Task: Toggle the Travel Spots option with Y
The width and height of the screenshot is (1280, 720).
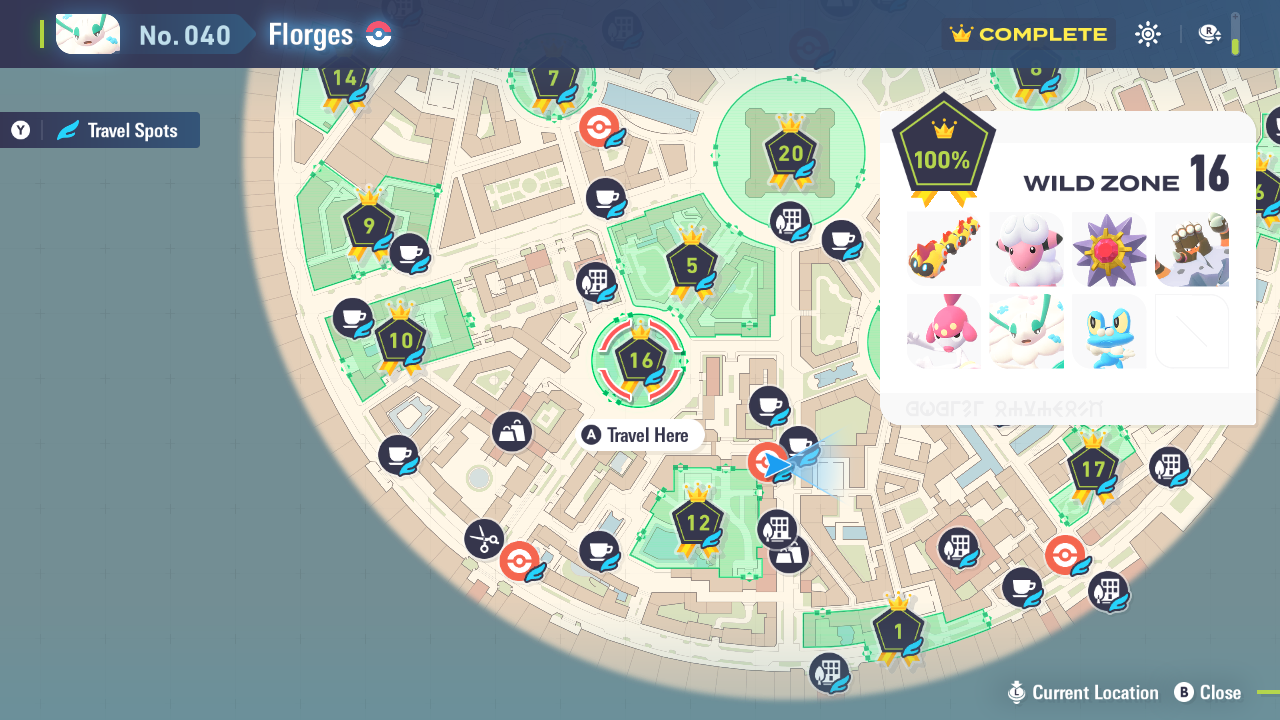Action: [99, 129]
